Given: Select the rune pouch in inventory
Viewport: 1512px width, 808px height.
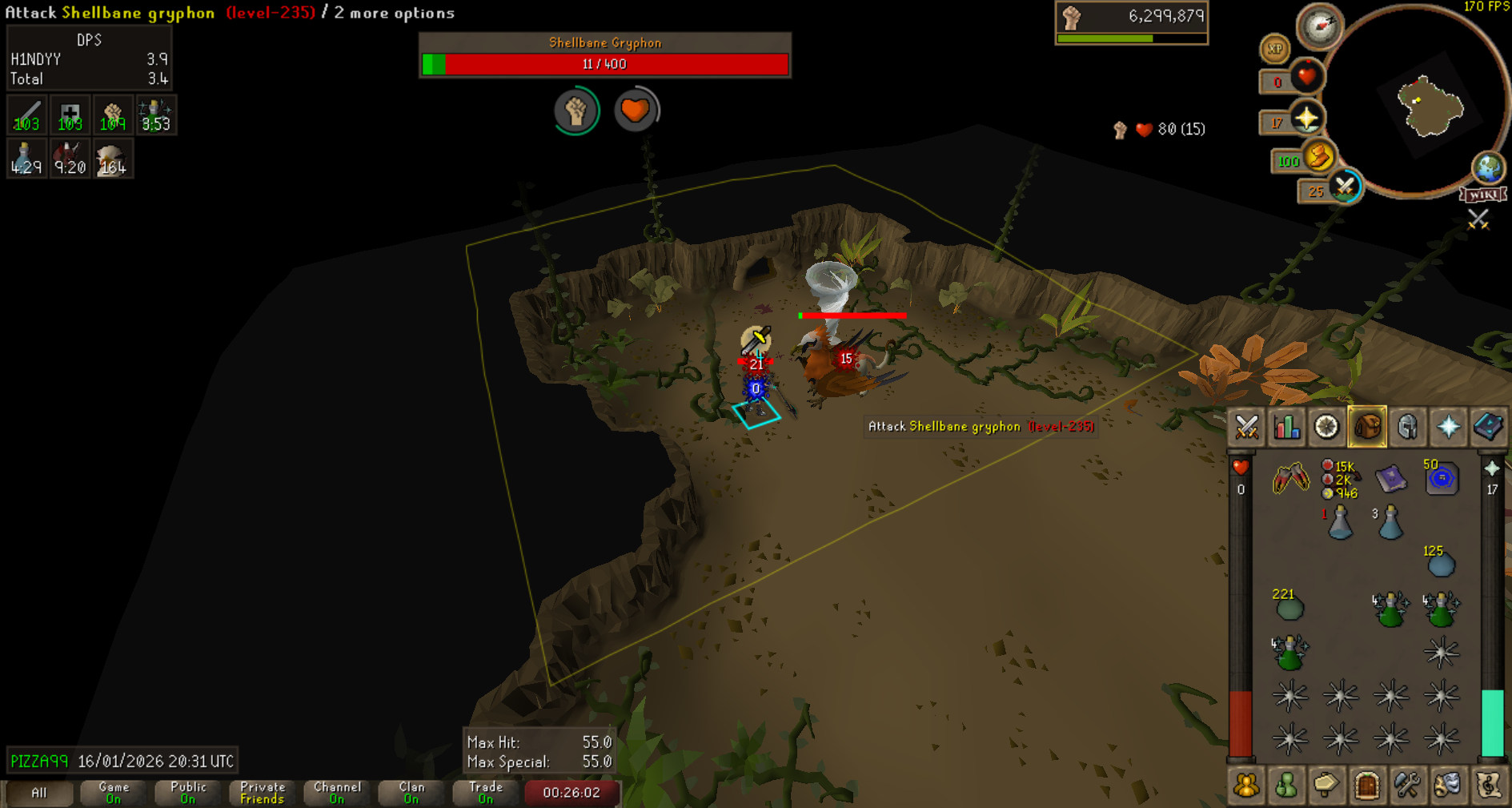Looking at the screenshot, I should [x=1341, y=479].
